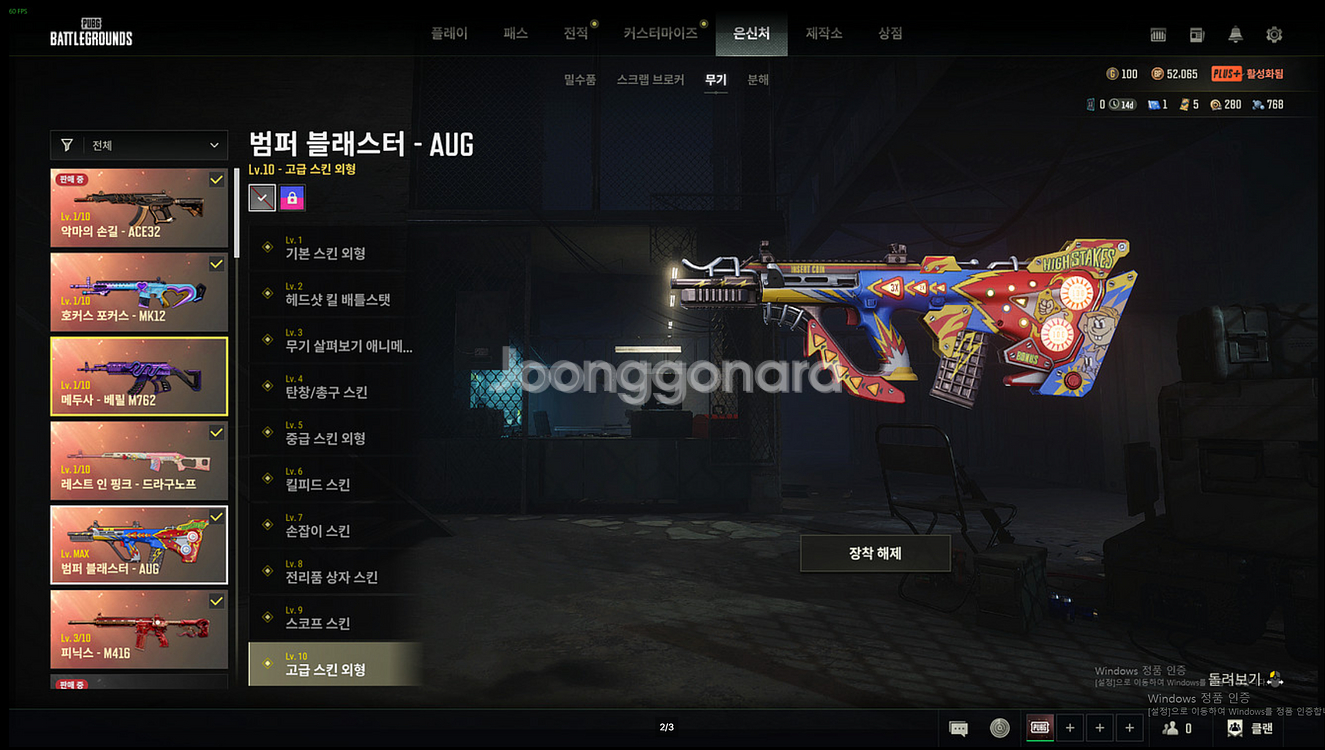Screen dimensions: 1325x750
Task: Switch to the 스크랩 브로커 sub-tab
Action: [651, 80]
